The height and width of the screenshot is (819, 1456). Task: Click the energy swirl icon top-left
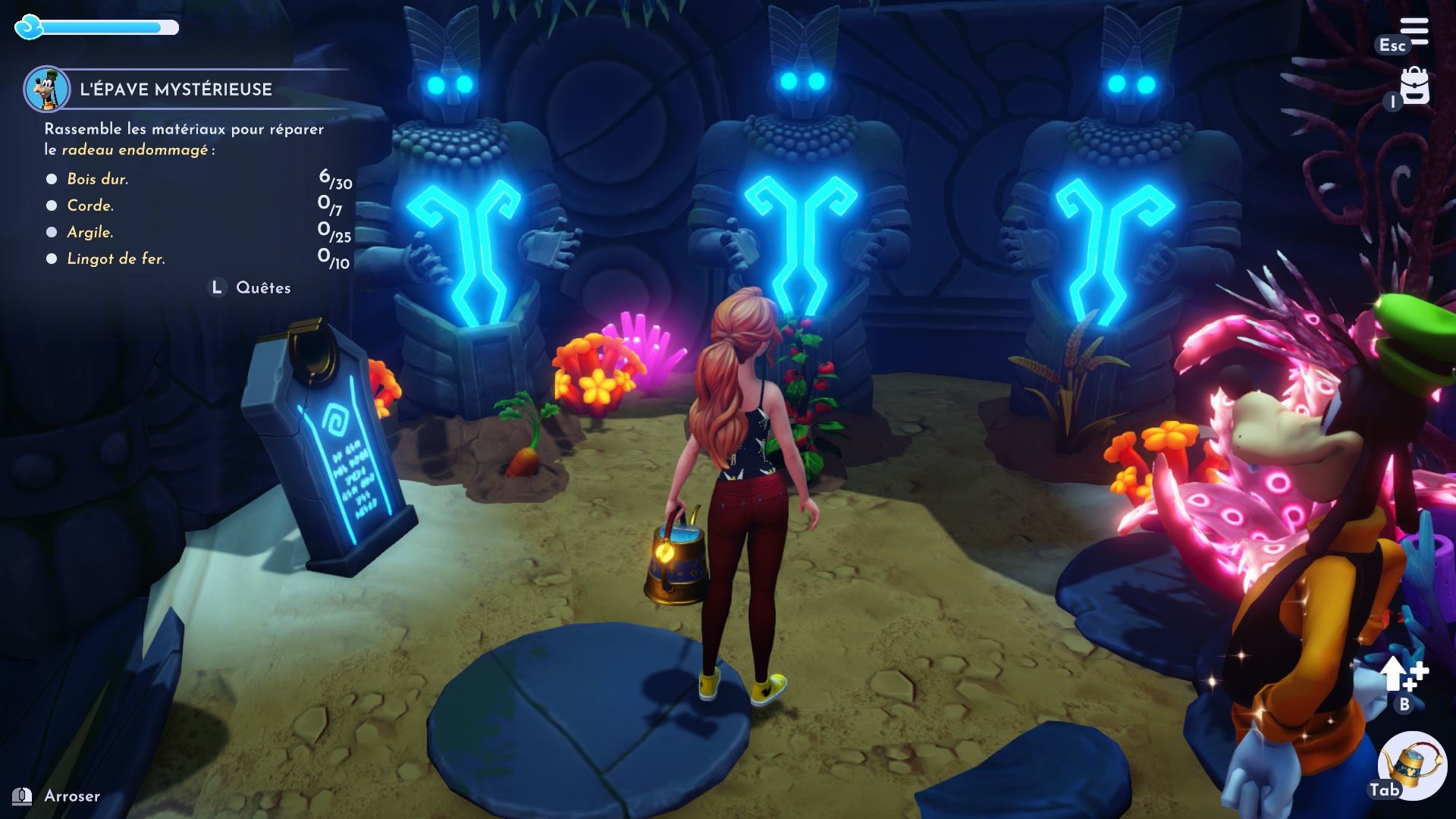(28, 27)
